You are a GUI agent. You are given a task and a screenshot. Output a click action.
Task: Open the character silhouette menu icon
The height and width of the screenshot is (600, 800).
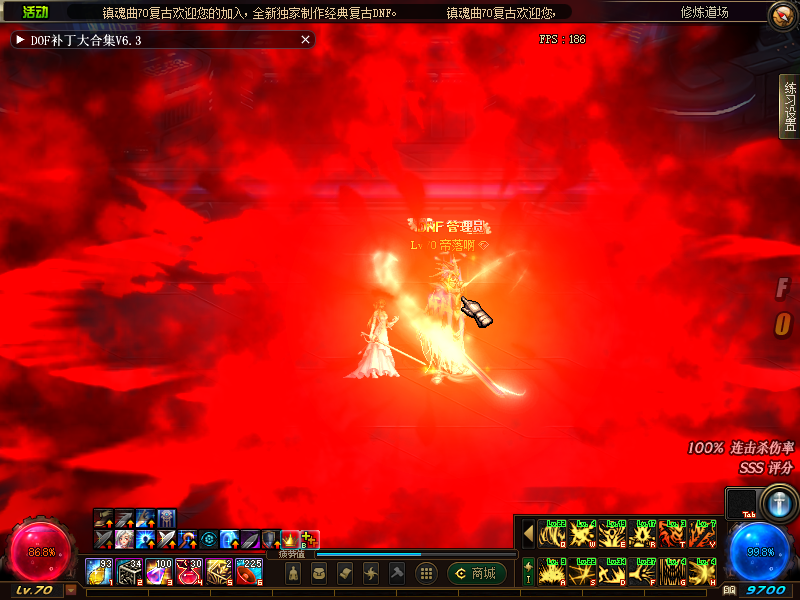click(293, 573)
